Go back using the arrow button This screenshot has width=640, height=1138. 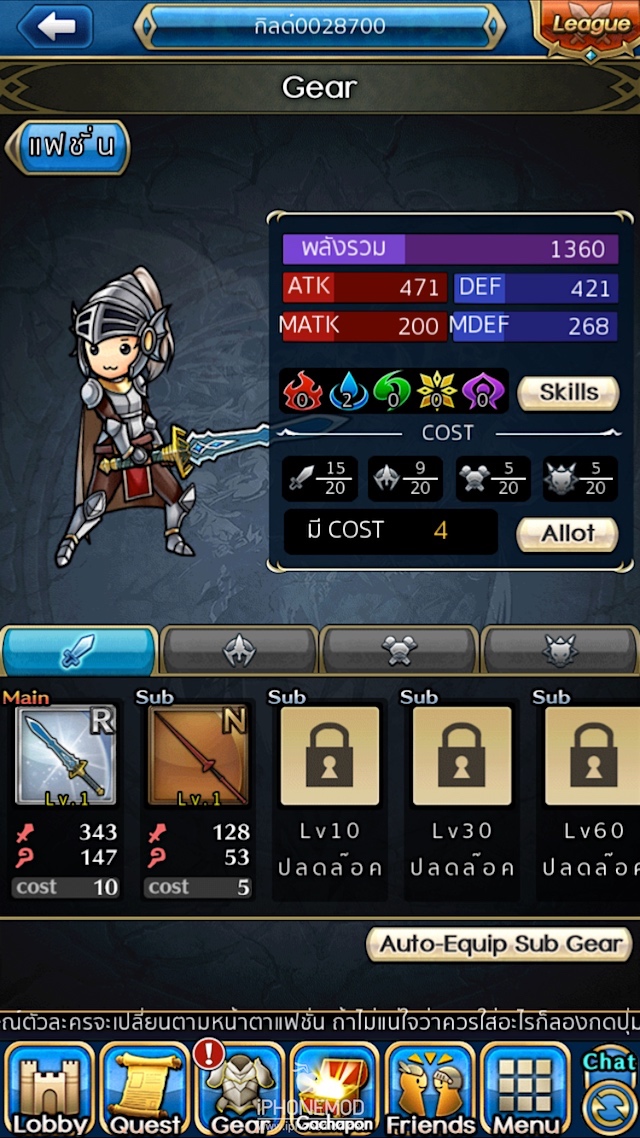pos(55,27)
